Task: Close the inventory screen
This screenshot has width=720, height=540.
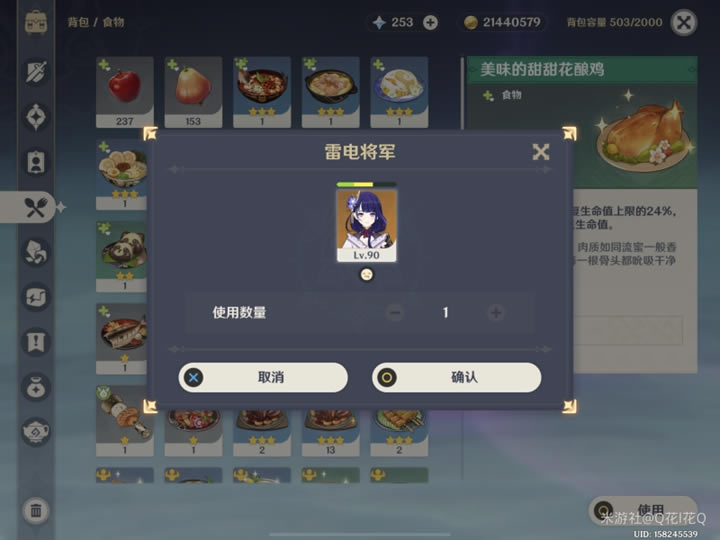Action: pos(684,22)
